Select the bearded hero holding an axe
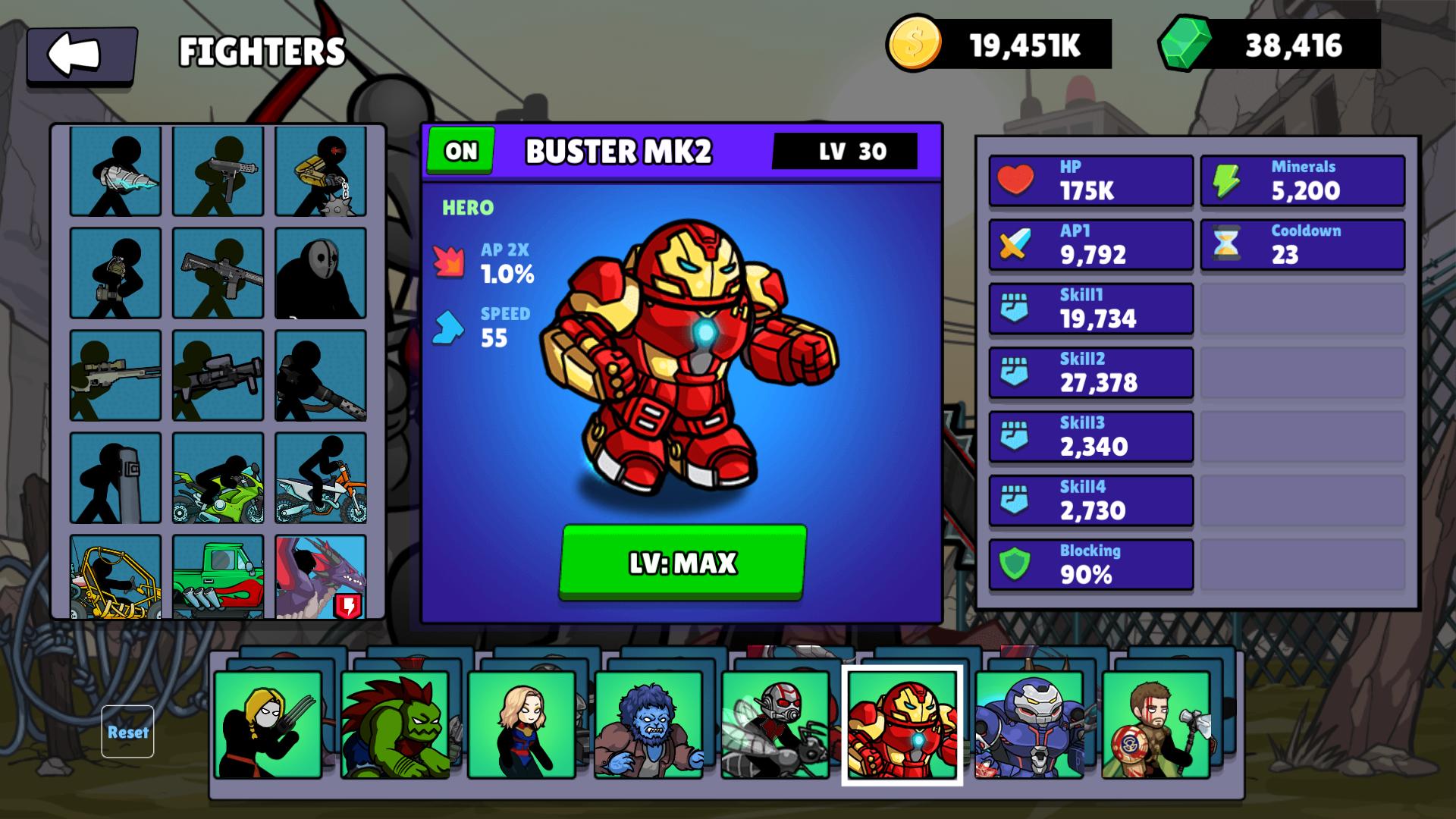This screenshot has width=1456, height=819. click(x=1156, y=725)
